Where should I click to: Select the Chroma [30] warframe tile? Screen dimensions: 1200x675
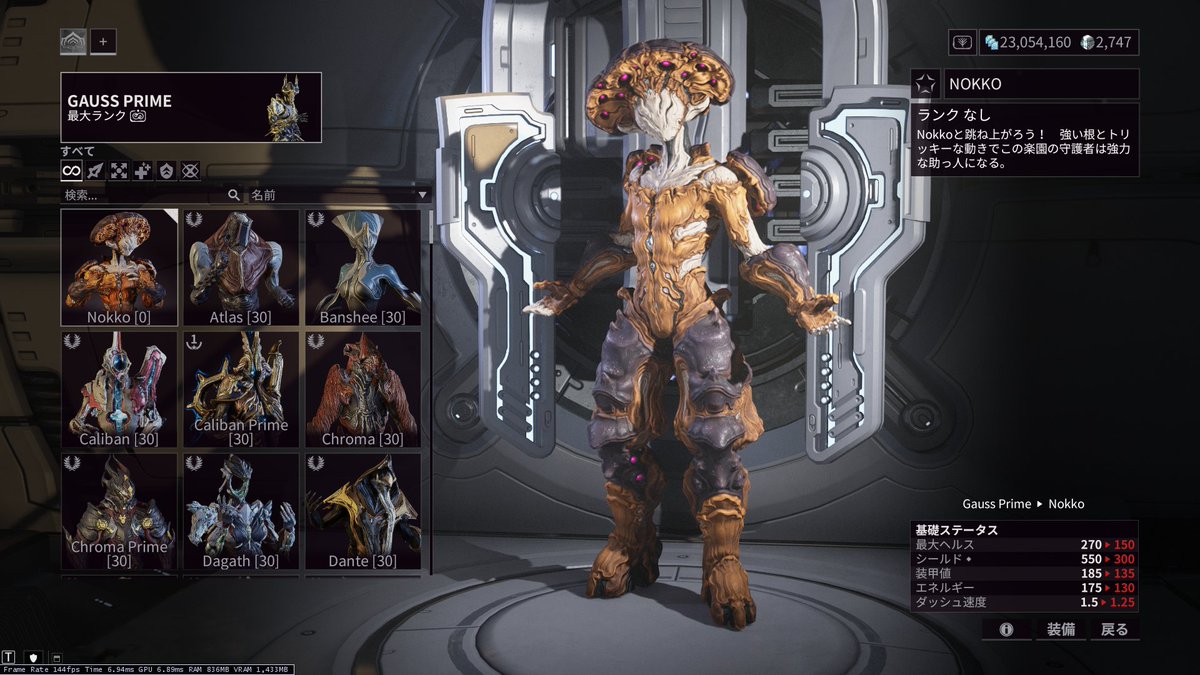tap(363, 390)
